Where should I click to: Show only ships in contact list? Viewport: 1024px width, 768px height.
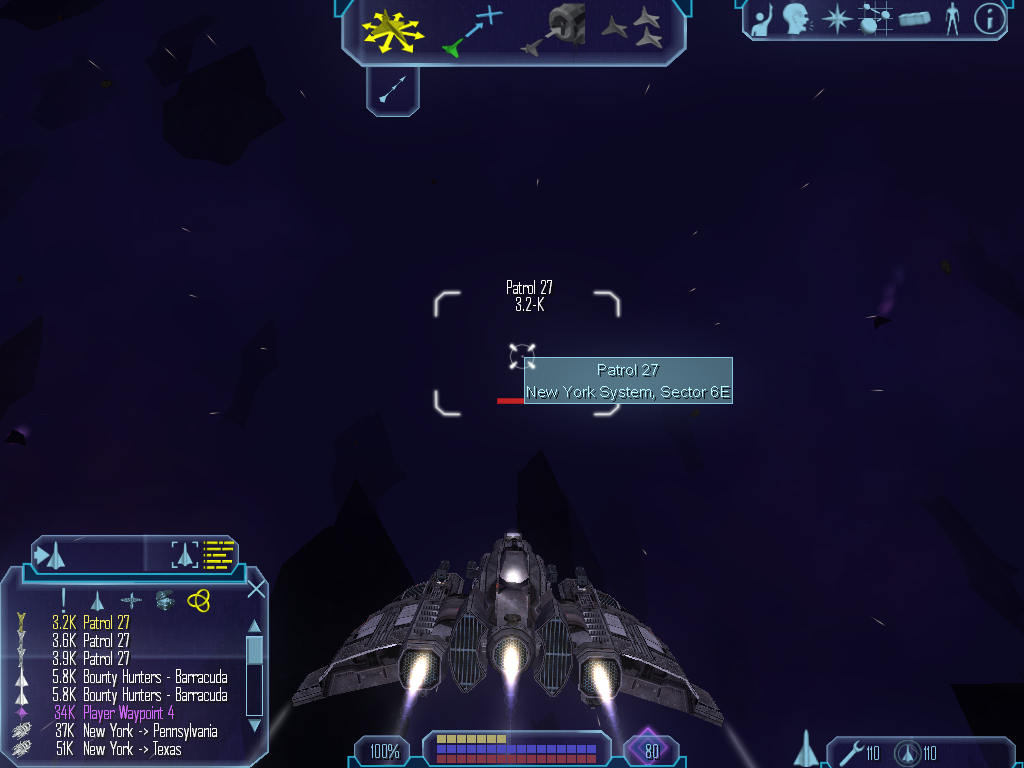pyautogui.click(x=97, y=600)
